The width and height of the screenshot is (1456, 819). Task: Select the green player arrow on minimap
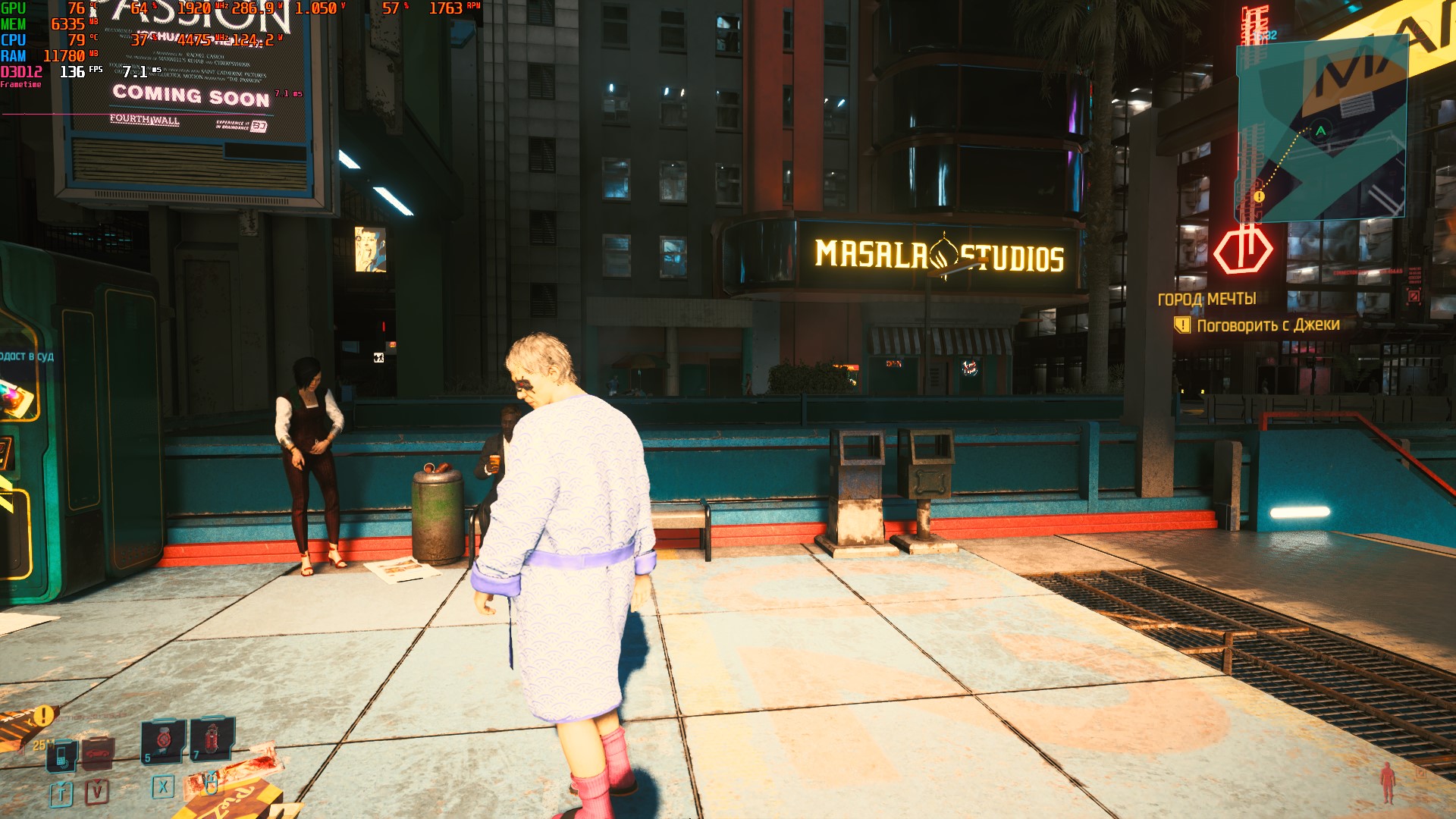1321,130
